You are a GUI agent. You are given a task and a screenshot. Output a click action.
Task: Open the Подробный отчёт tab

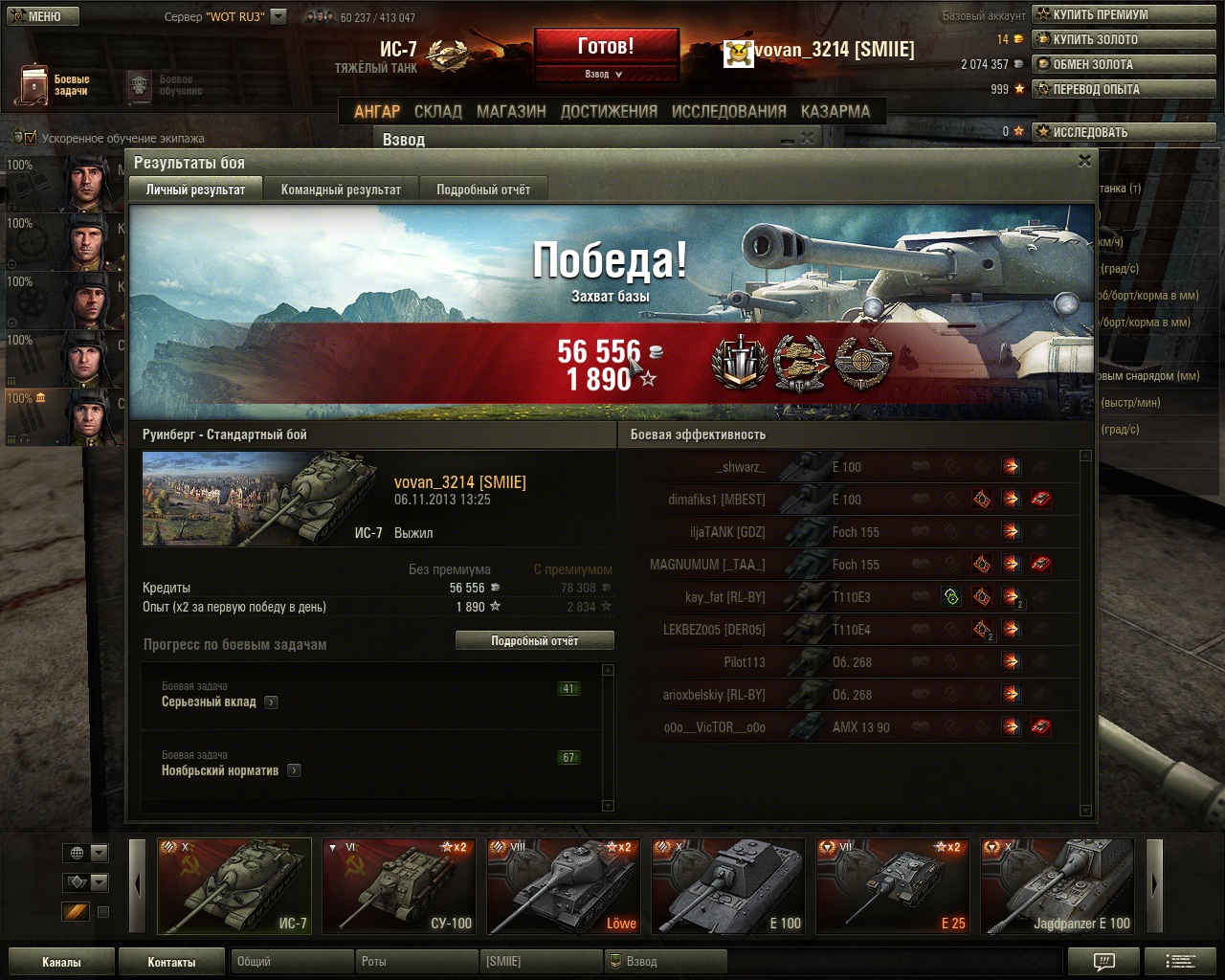(483, 189)
